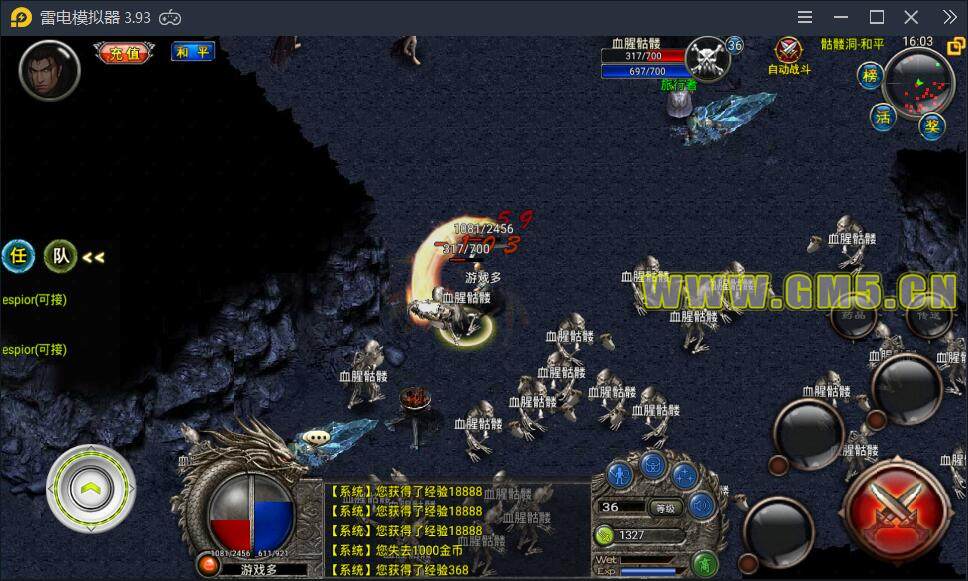Tap the movement joystick up arrow
The height and width of the screenshot is (581, 968).
(91, 489)
